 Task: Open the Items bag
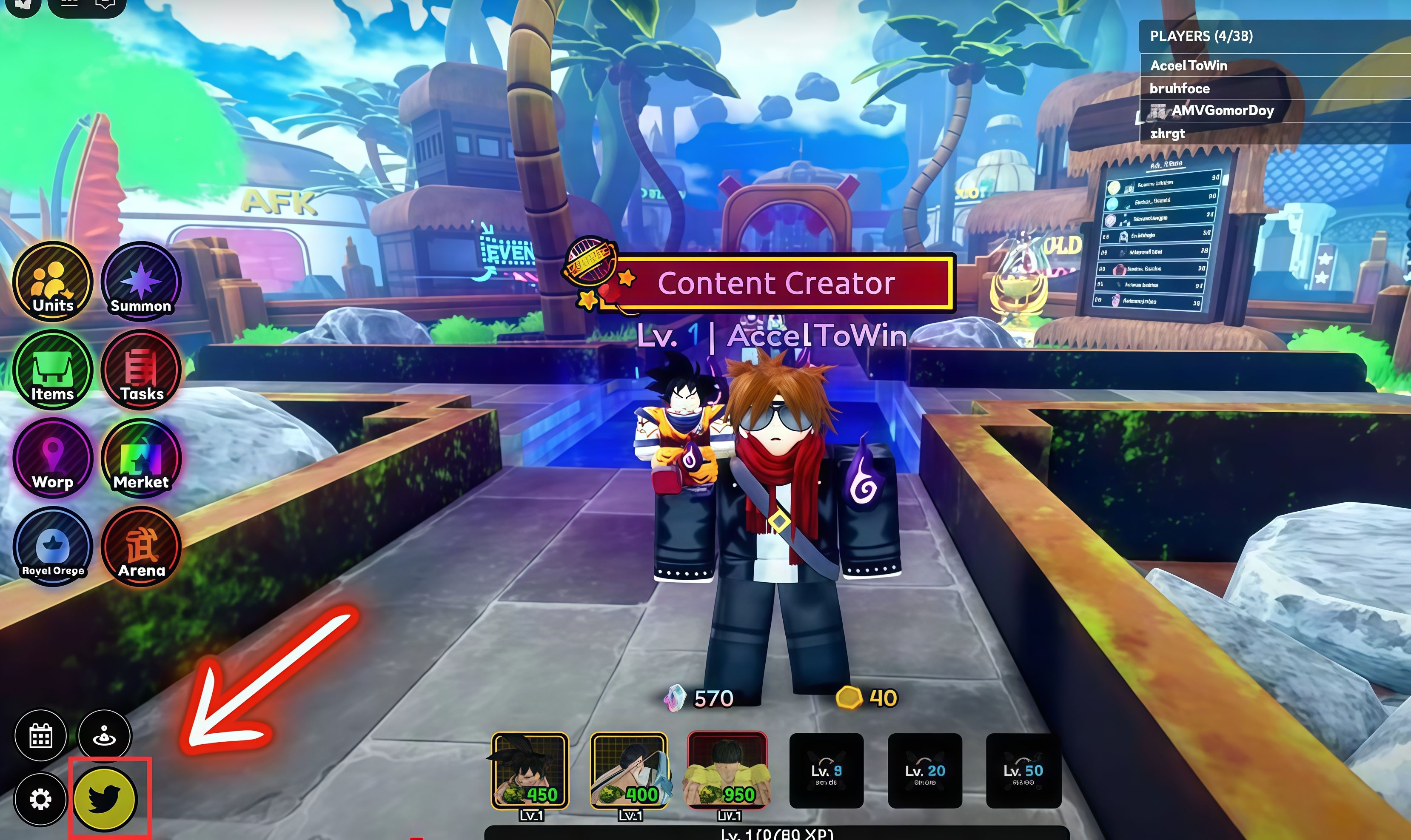[x=53, y=370]
